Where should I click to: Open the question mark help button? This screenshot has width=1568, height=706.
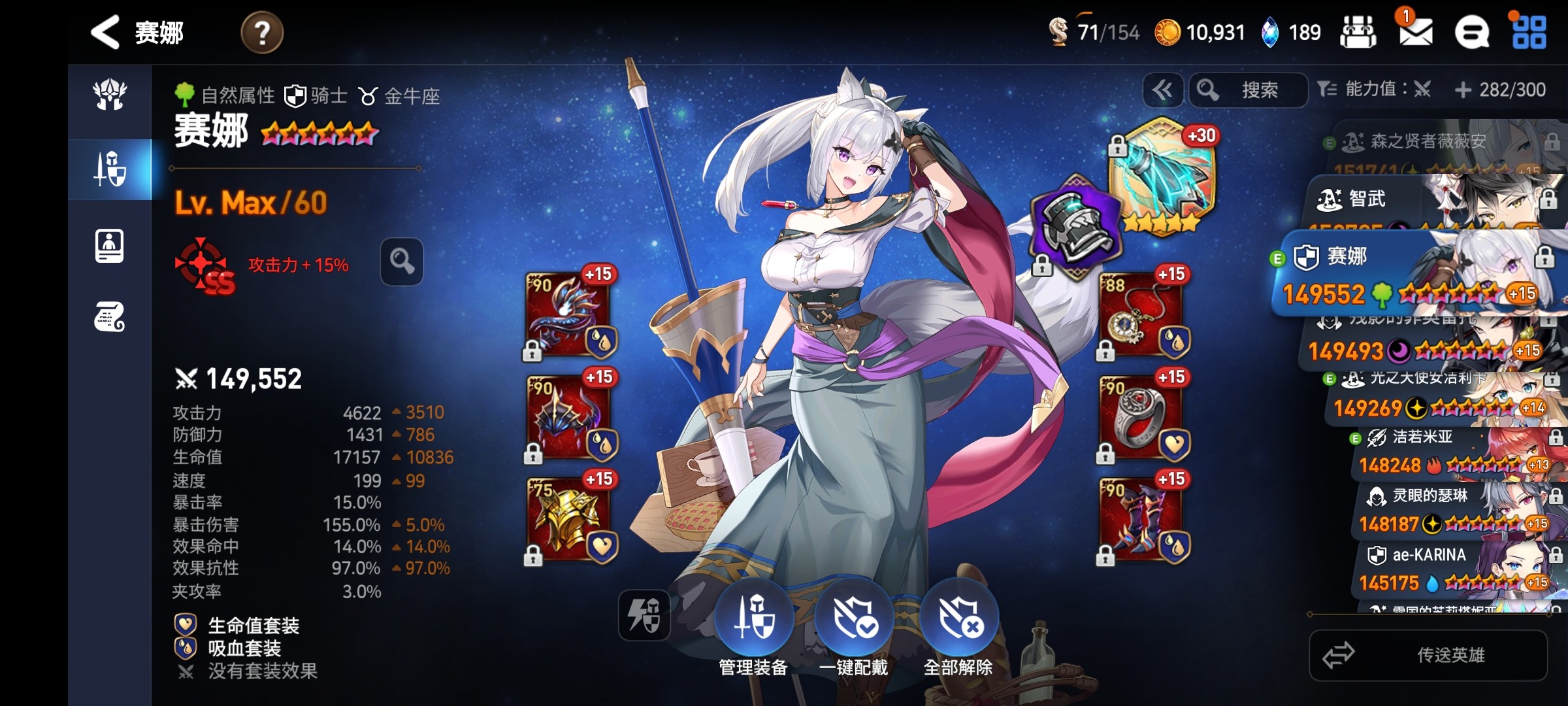tap(262, 33)
